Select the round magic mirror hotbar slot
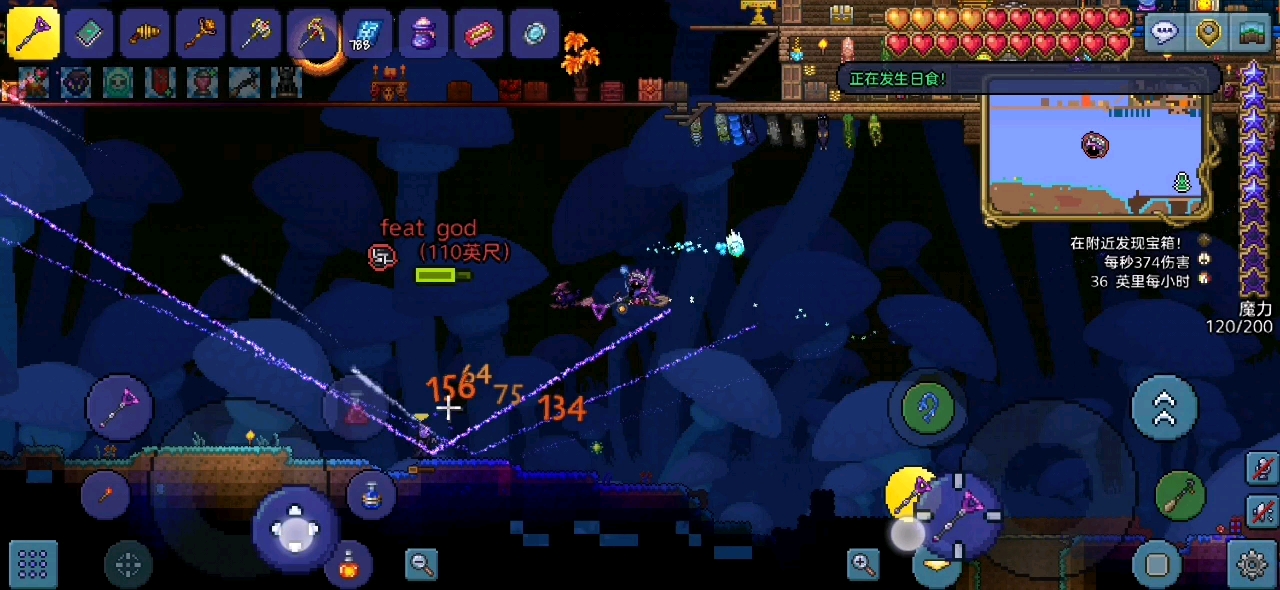The width and height of the screenshot is (1280, 590). 536,34
